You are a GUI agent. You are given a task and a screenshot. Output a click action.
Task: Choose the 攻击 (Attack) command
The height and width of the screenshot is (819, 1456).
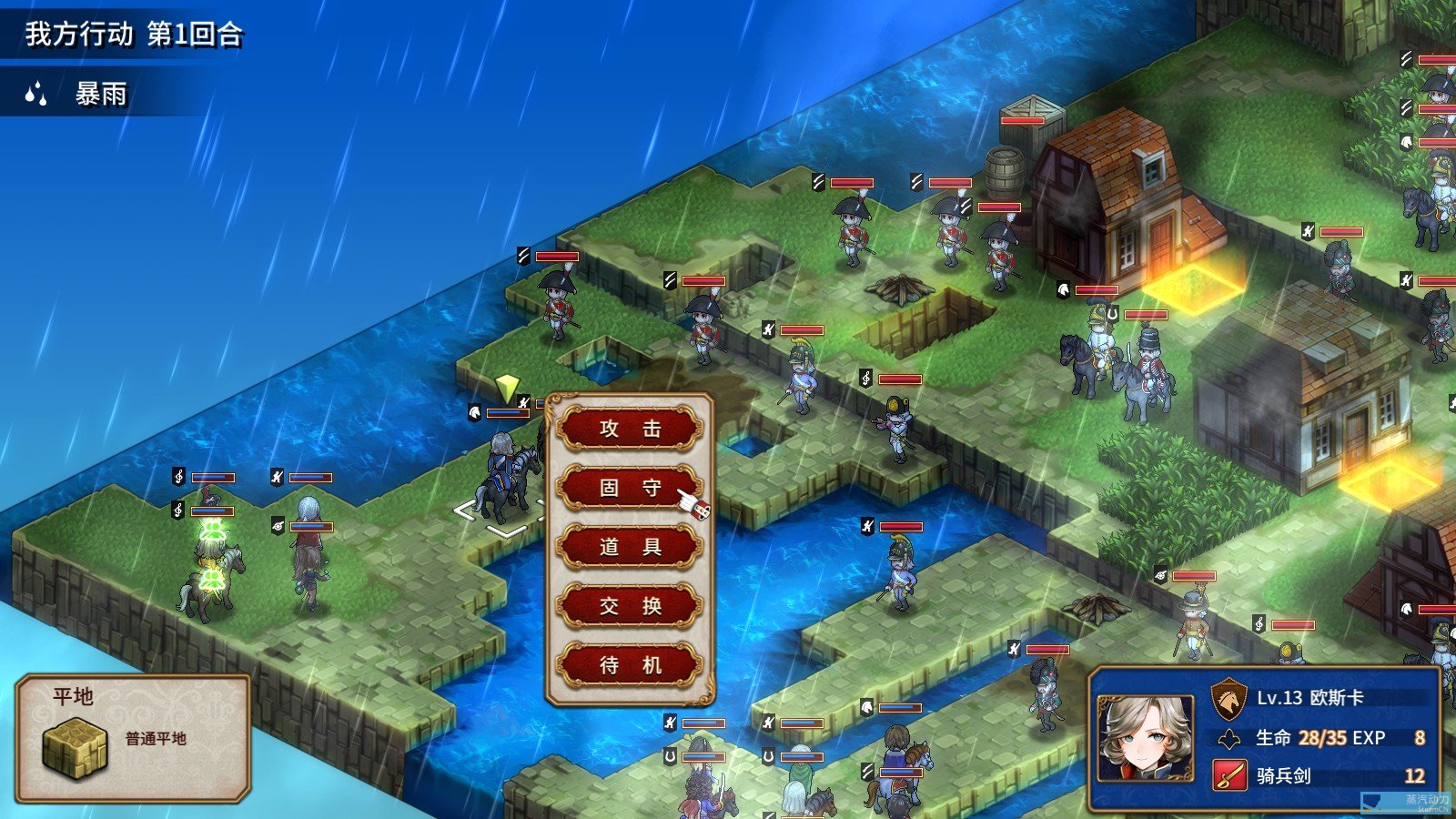pyautogui.click(x=630, y=429)
